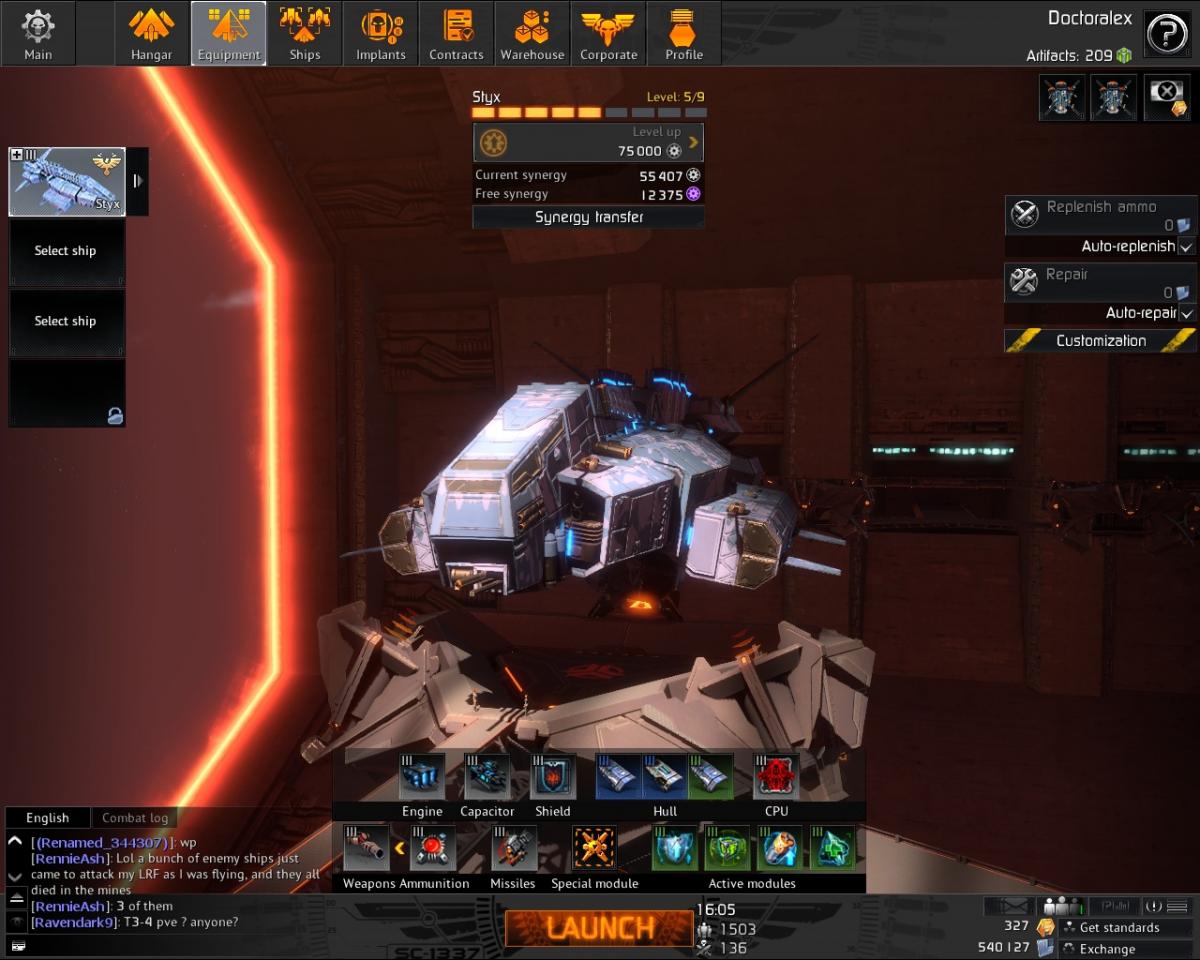This screenshot has width=1200, height=960.
Task: Click the Exchange button
Action: [1107, 949]
